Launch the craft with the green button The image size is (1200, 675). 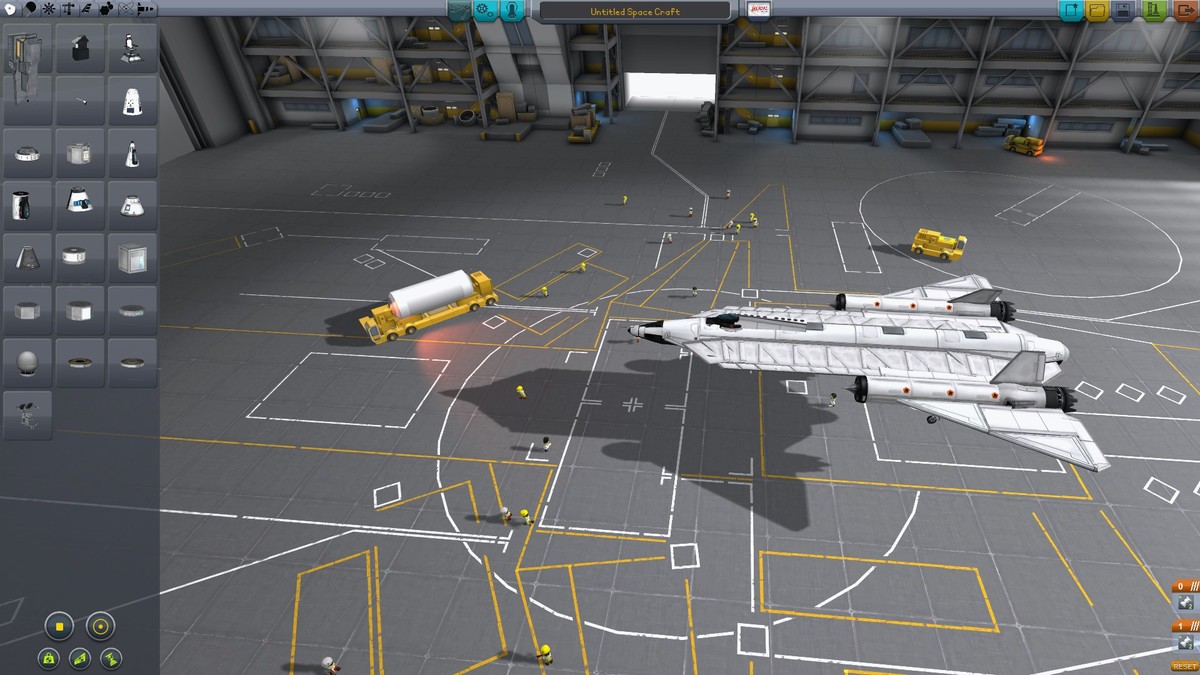1153,11
